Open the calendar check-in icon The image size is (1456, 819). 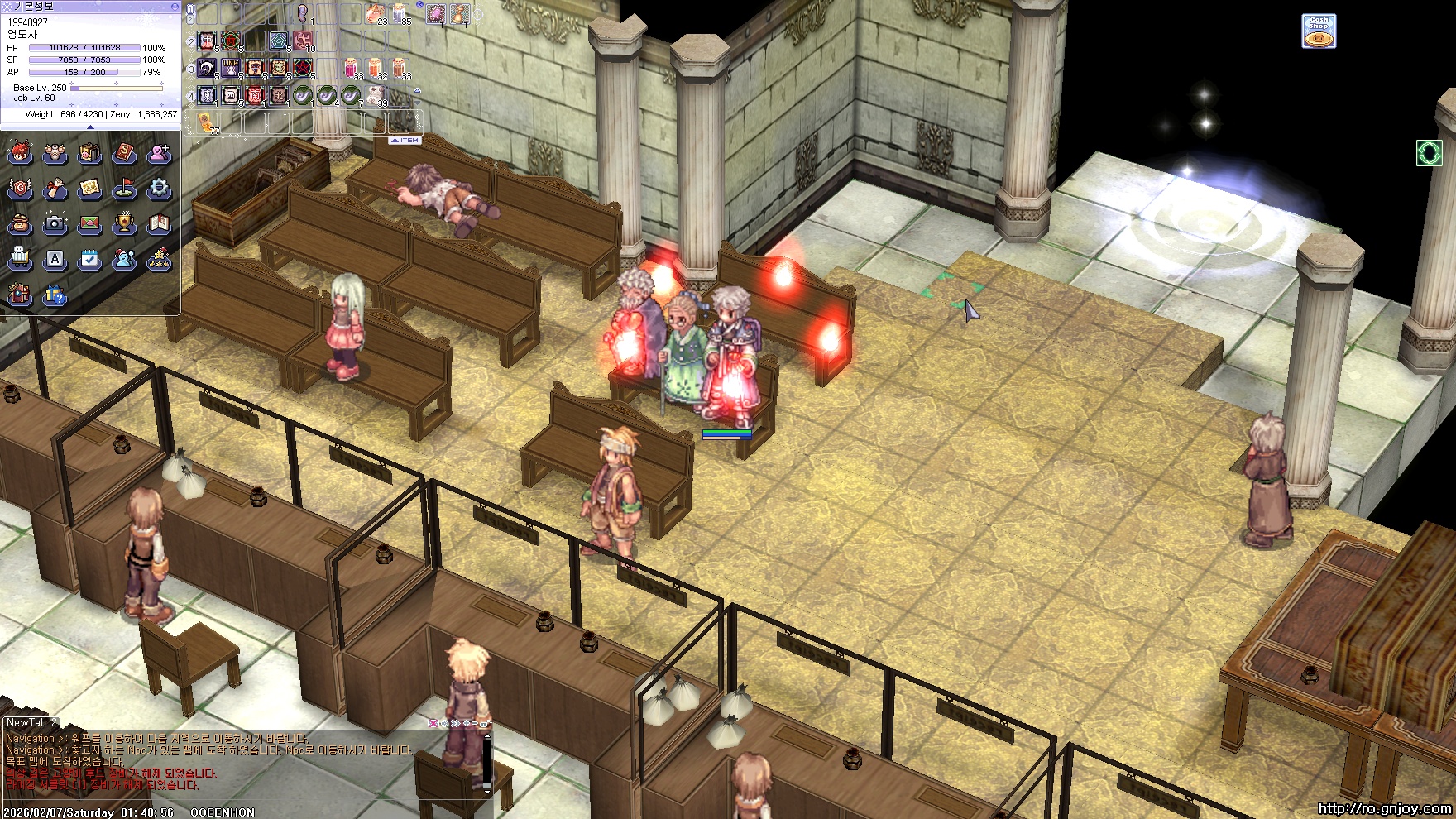(x=89, y=259)
